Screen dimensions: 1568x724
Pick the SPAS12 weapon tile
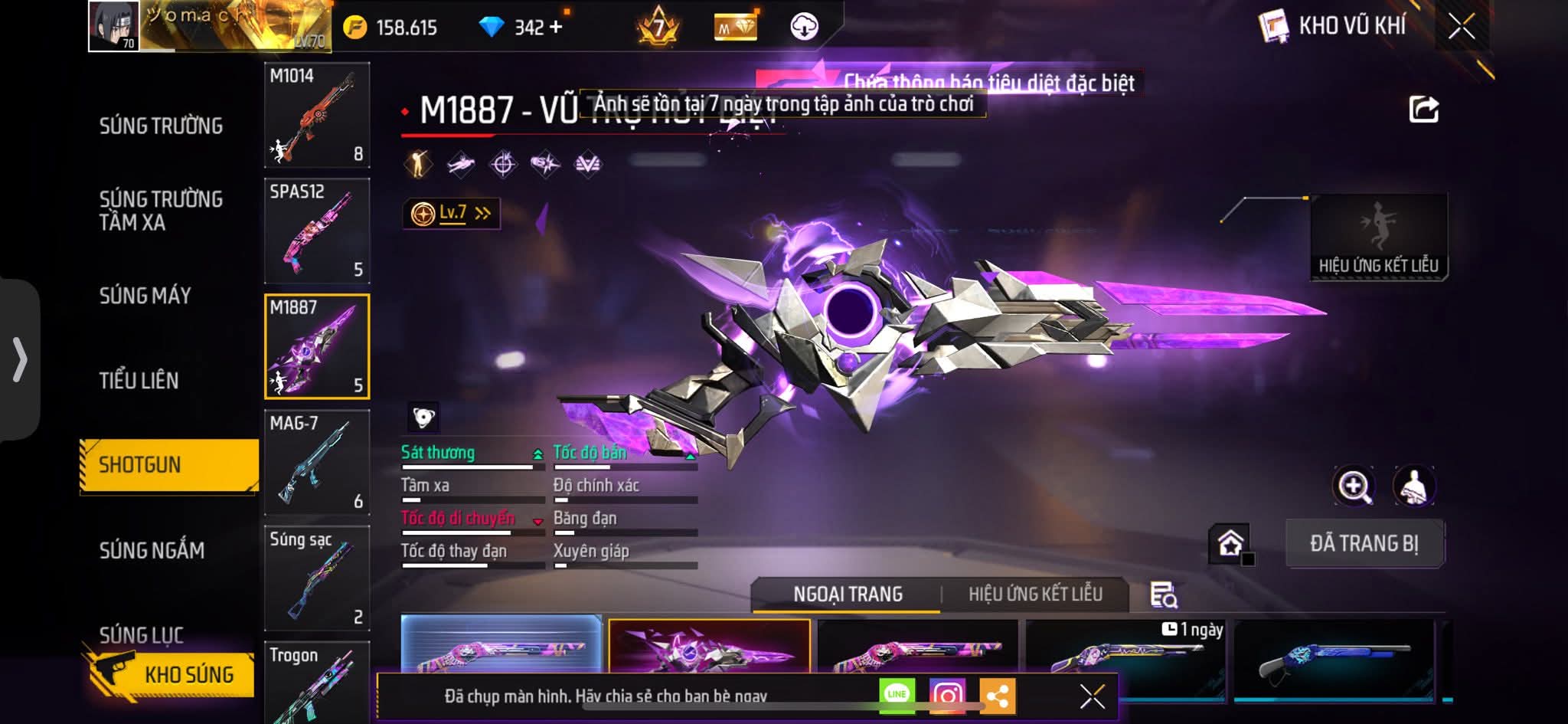point(317,231)
